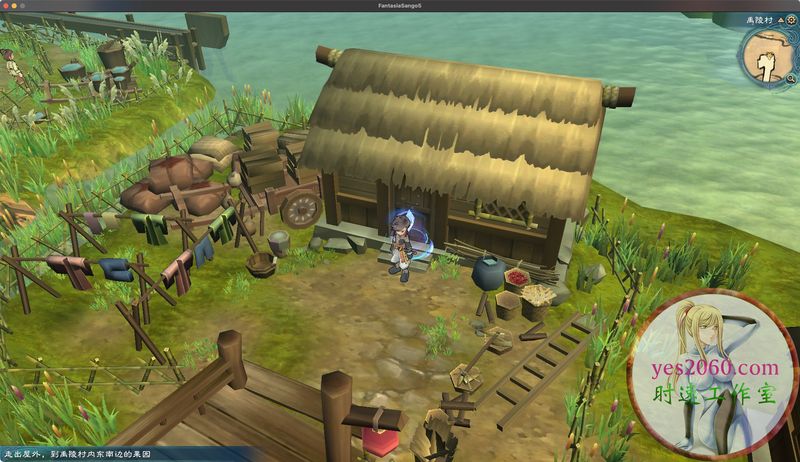Open settings with the gear icon
This screenshot has width=800, height=462.
[x=789, y=20]
